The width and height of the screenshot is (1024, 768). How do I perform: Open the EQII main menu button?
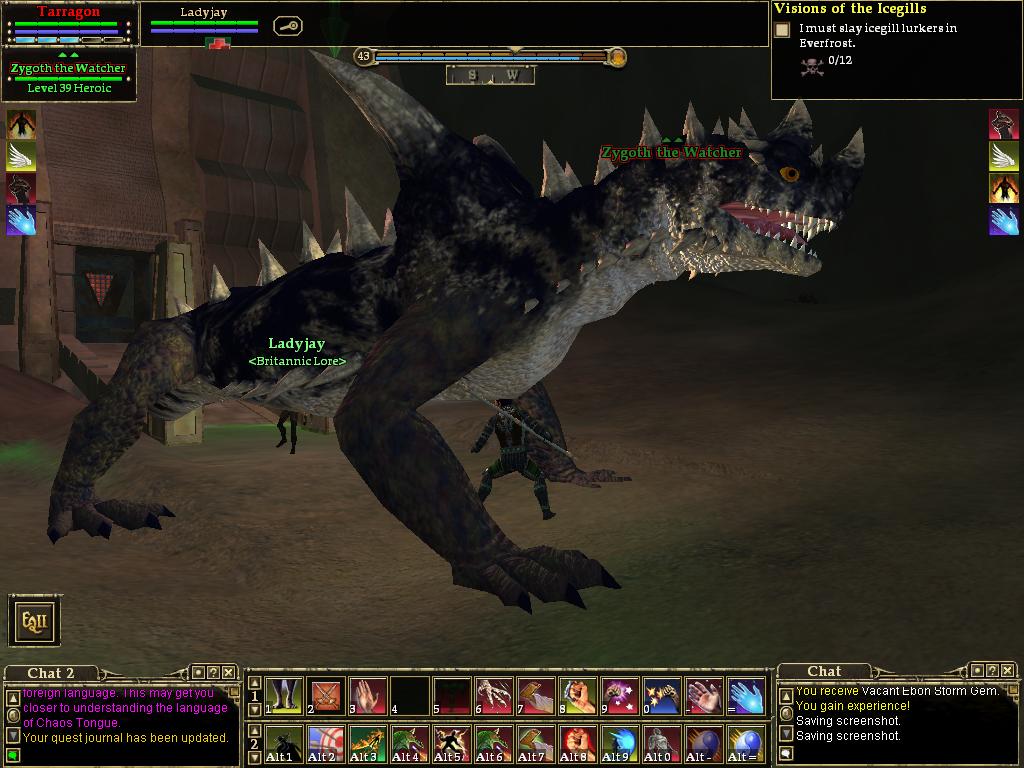click(x=35, y=621)
